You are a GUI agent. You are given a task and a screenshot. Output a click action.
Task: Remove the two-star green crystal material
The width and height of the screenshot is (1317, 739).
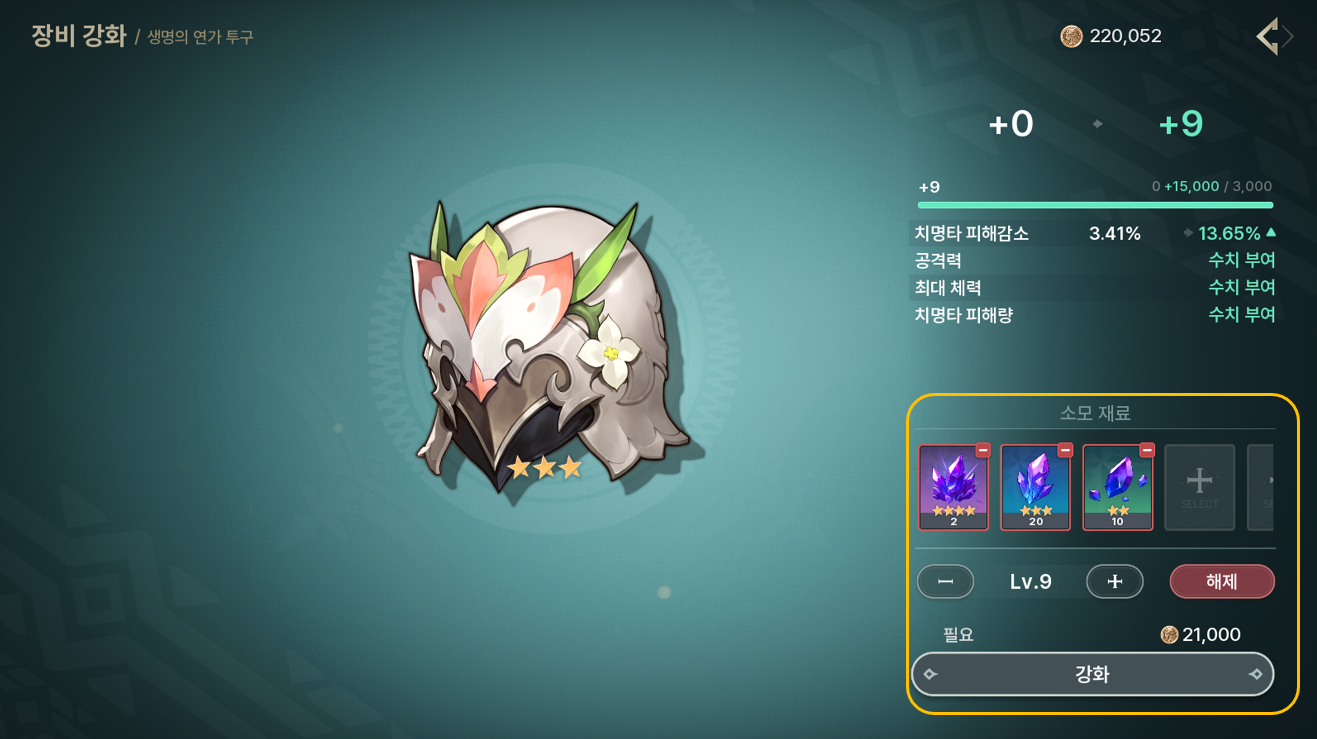(x=1147, y=450)
